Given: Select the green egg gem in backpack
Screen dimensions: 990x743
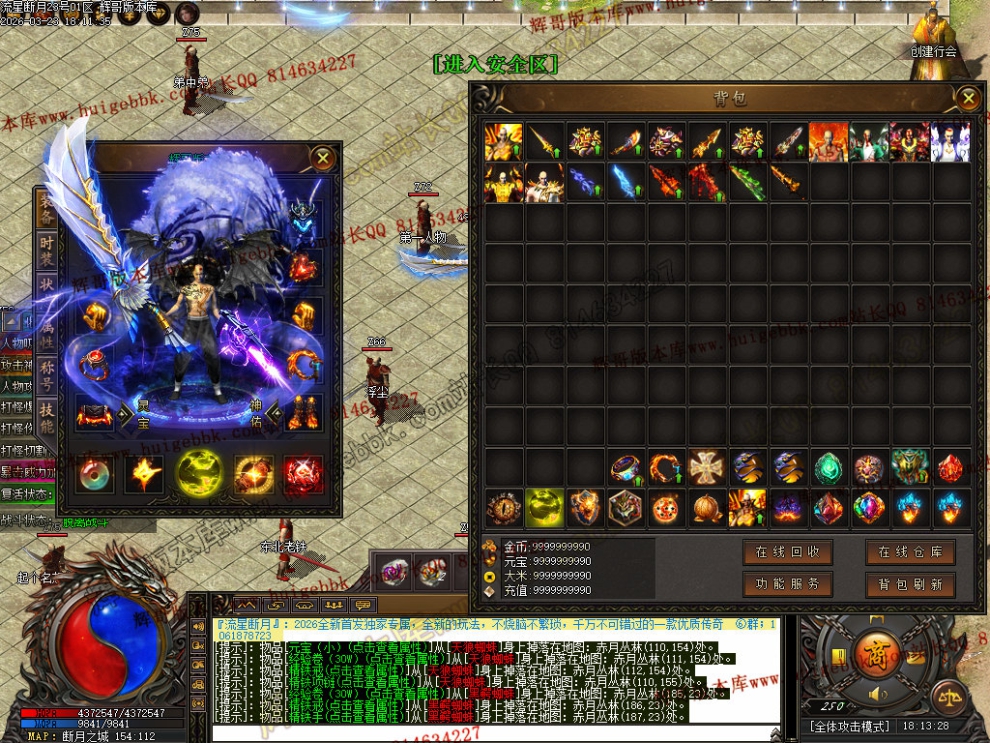Looking at the screenshot, I should coord(828,468).
